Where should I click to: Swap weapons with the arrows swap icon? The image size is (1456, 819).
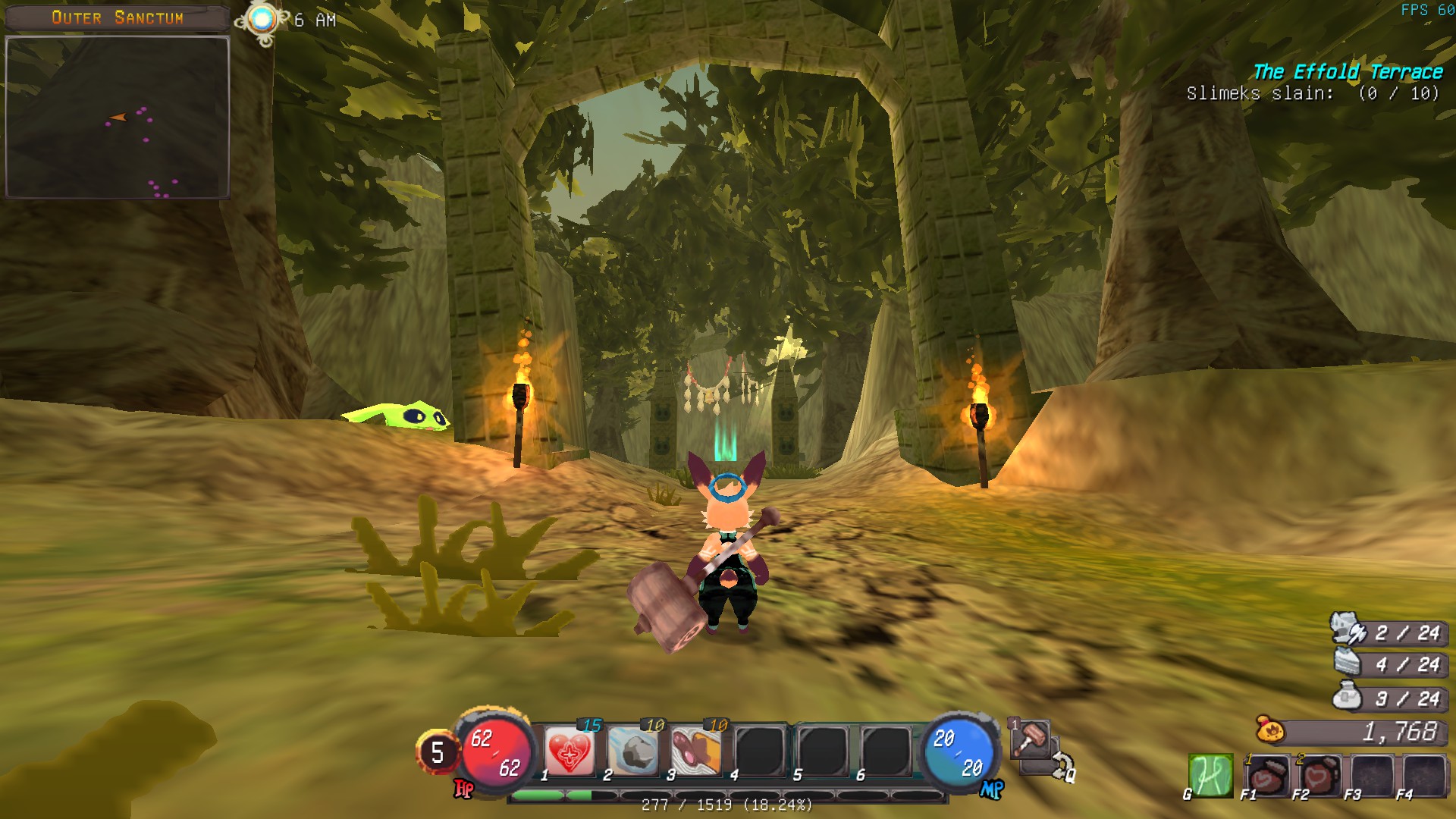coord(1060,765)
